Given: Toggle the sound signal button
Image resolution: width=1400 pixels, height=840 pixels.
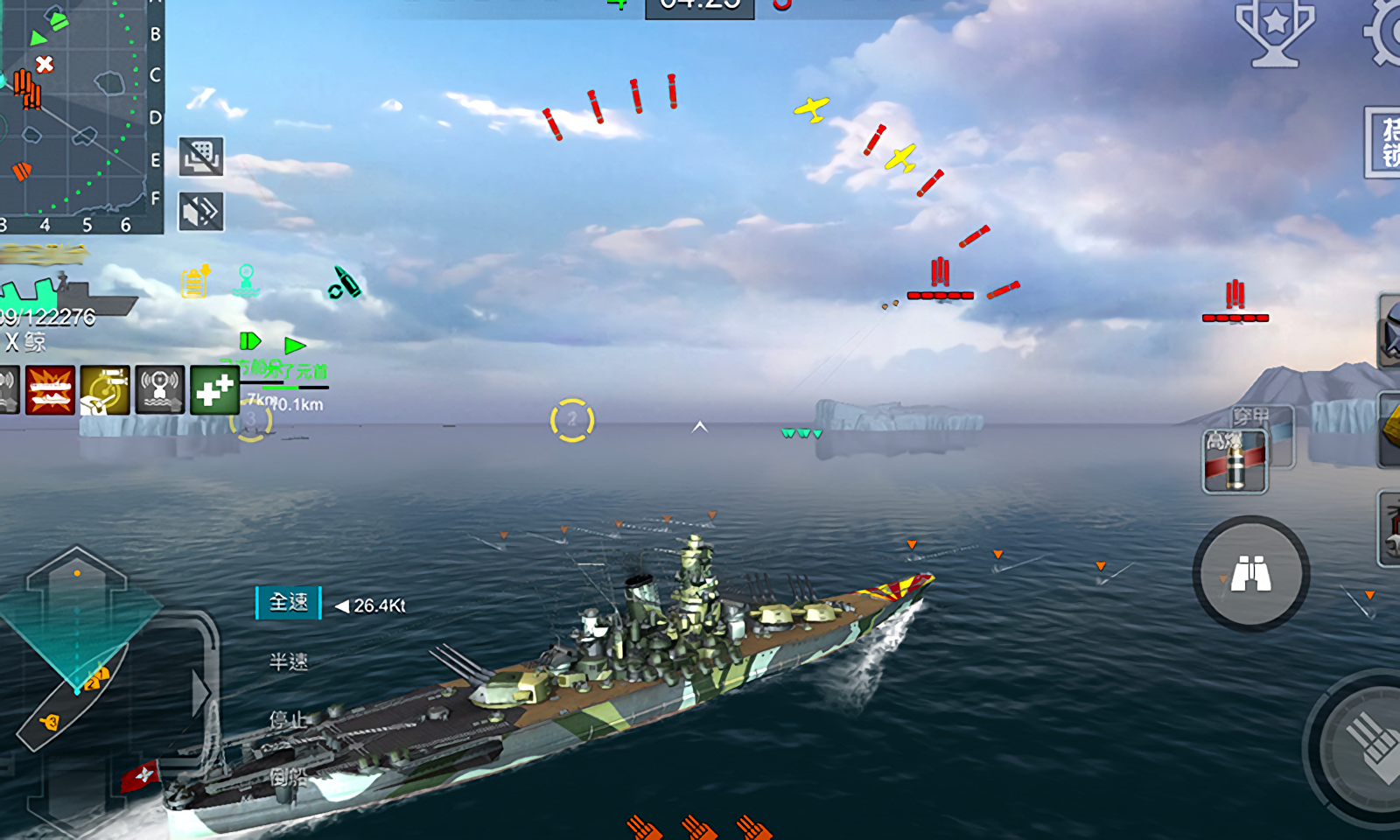Looking at the screenshot, I should pos(201,212).
